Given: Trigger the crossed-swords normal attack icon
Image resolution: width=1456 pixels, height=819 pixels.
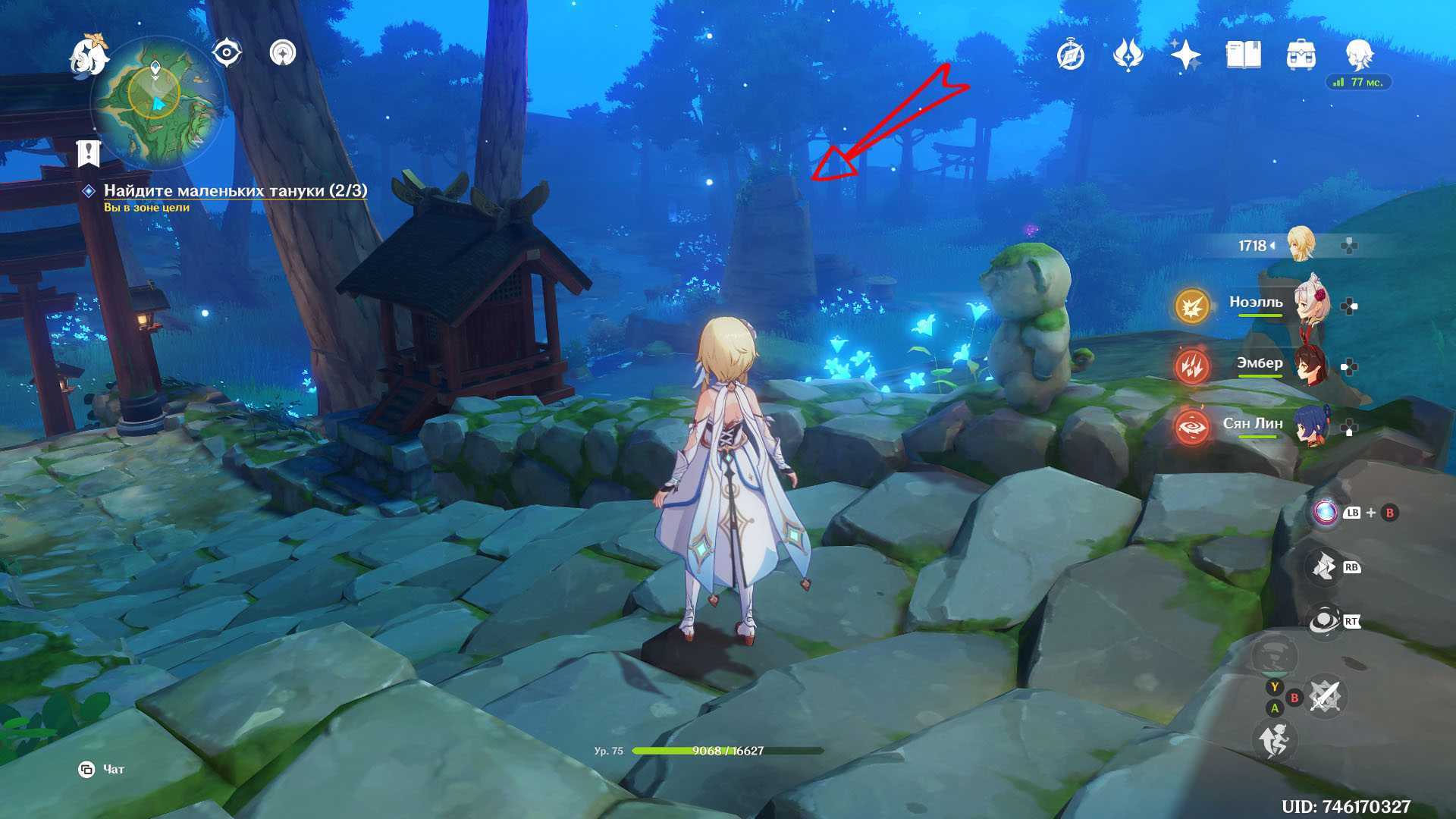Looking at the screenshot, I should click(1325, 696).
